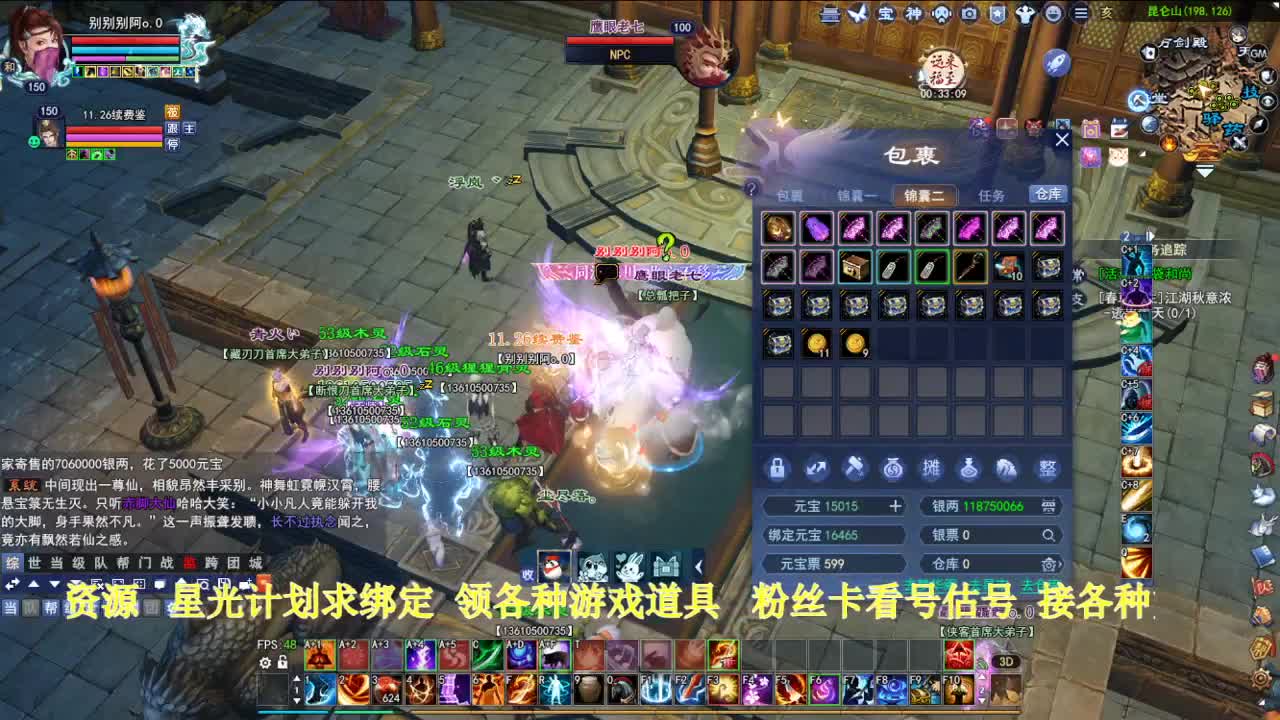The image size is (1280, 720).
Task: Open the rocket boost icon below the top bar
Action: point(1055,62)
